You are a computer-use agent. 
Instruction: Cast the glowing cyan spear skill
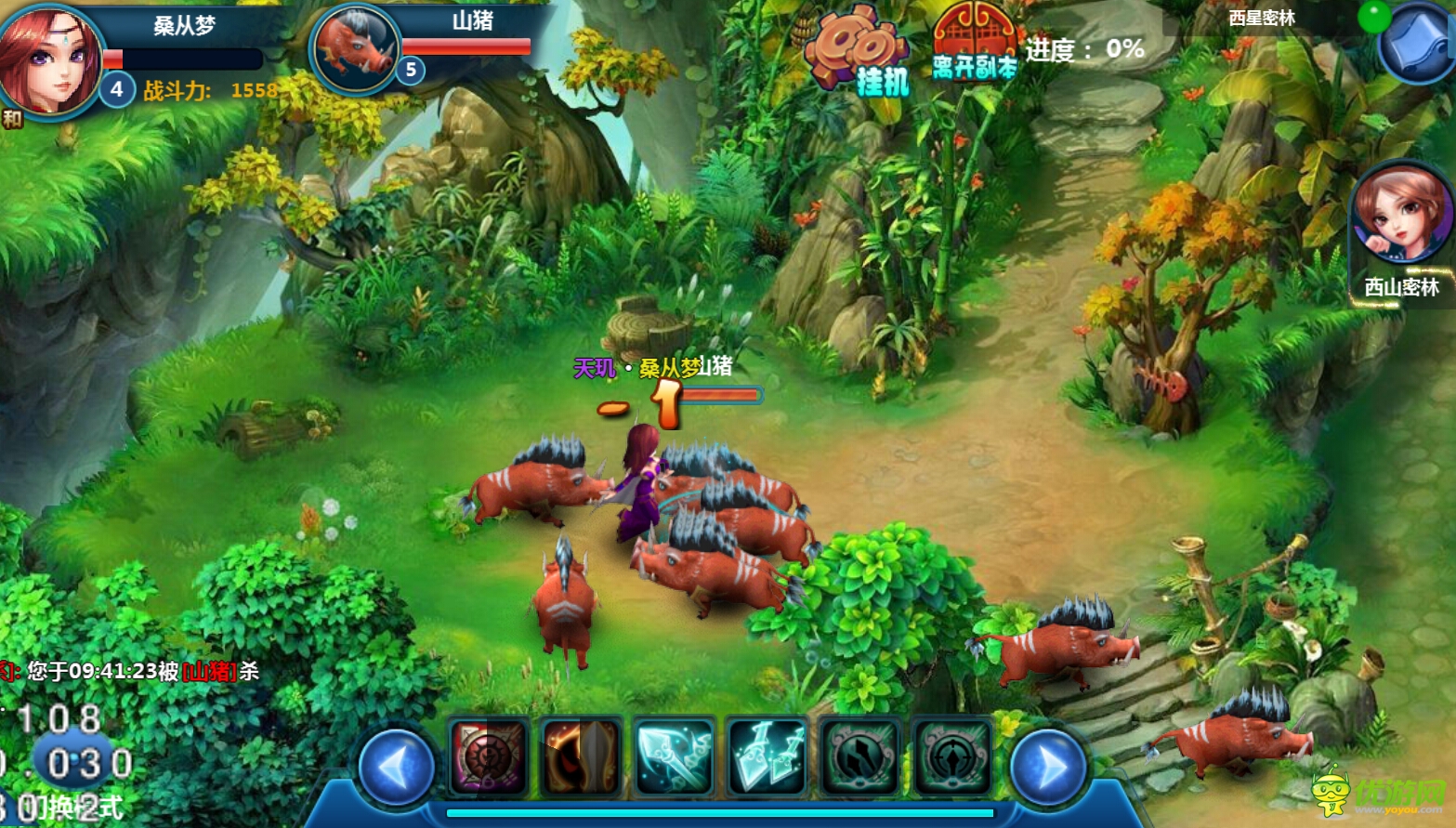click(675, 756)
